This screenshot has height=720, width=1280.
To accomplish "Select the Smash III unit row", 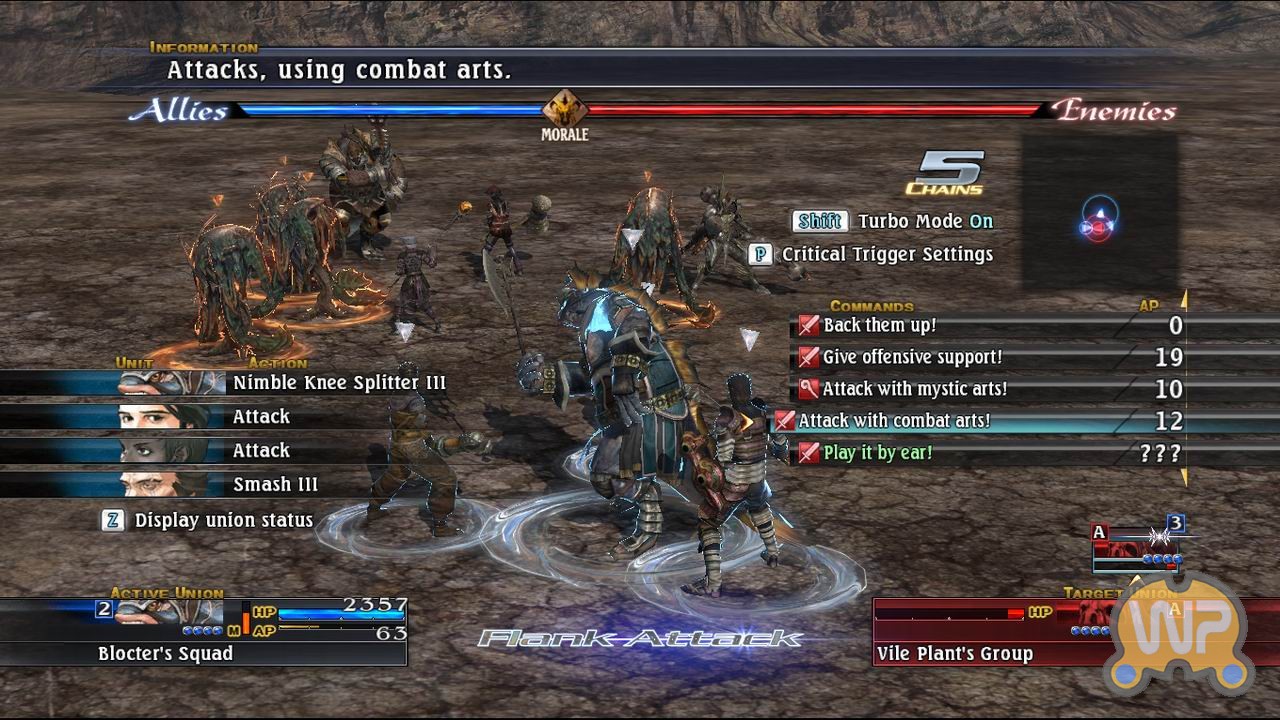I will [275, 485].
